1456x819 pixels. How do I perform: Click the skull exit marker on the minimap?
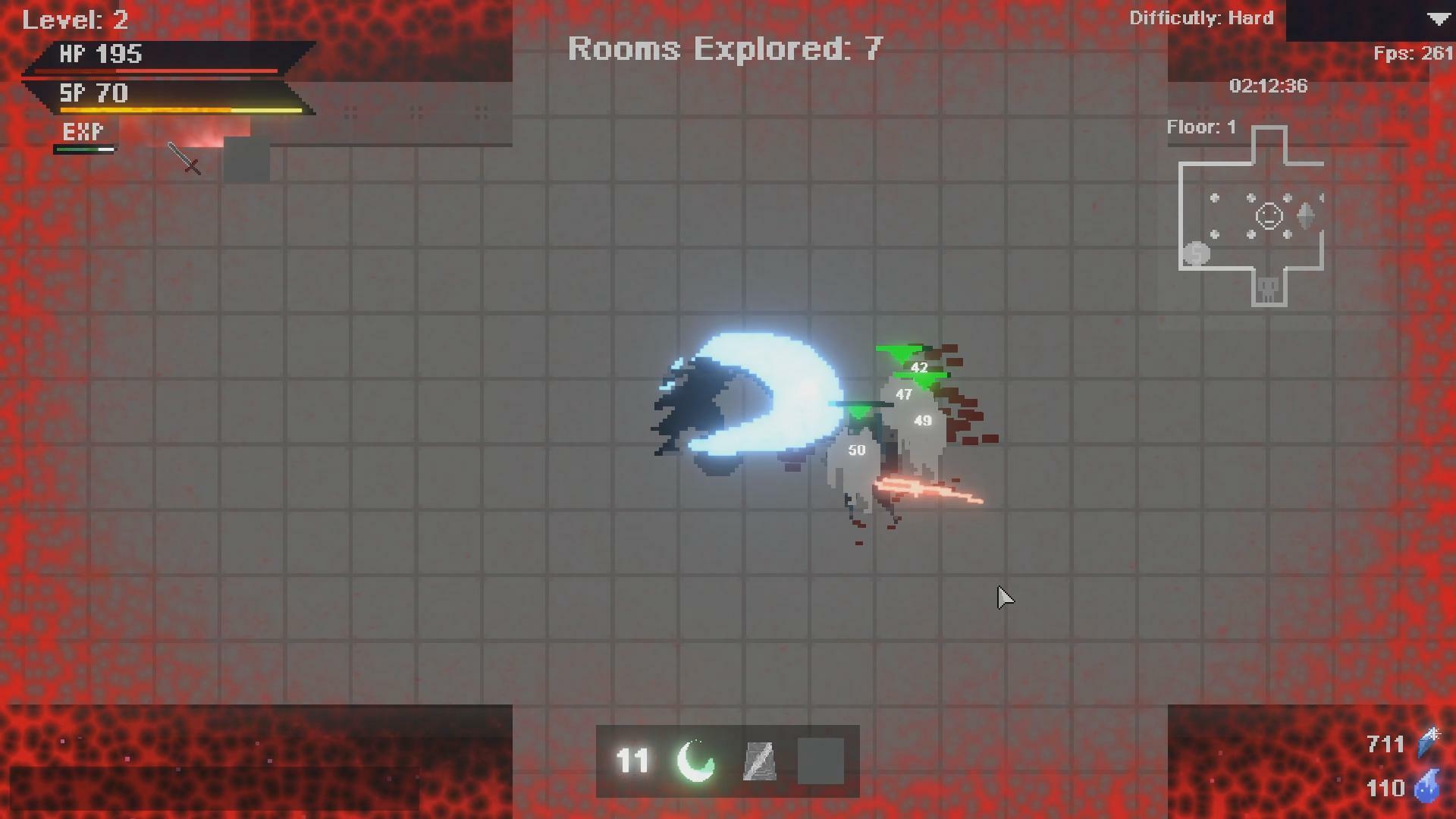tap(1268, 287)
